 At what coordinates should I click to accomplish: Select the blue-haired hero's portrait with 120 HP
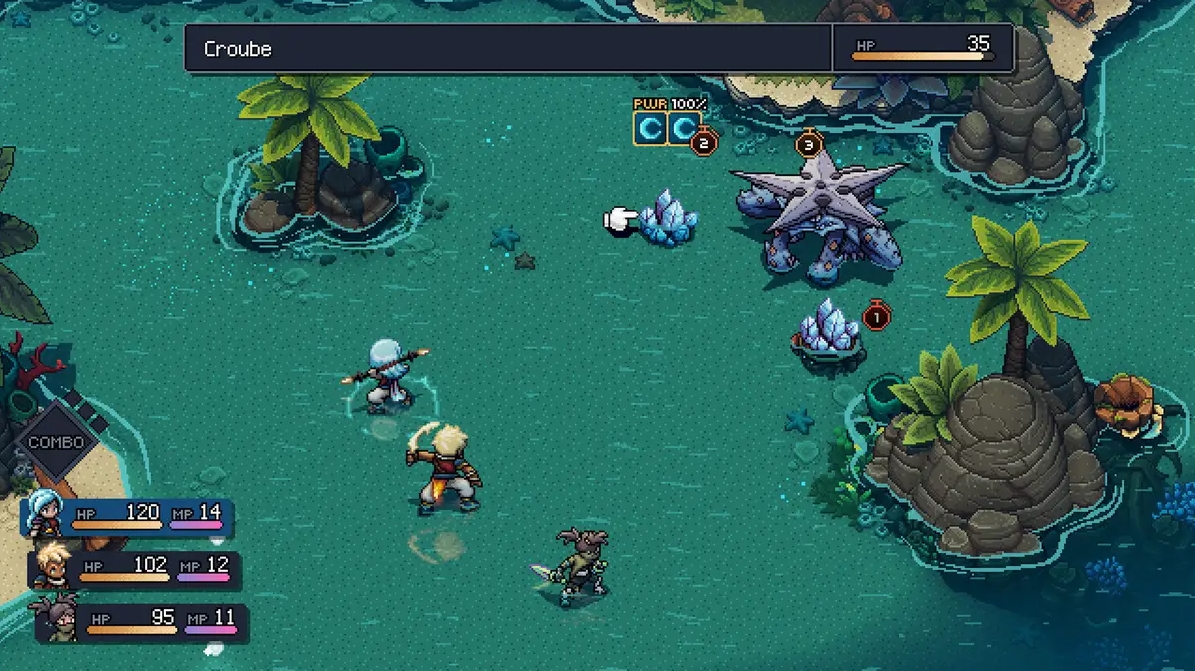coord(45,515)
